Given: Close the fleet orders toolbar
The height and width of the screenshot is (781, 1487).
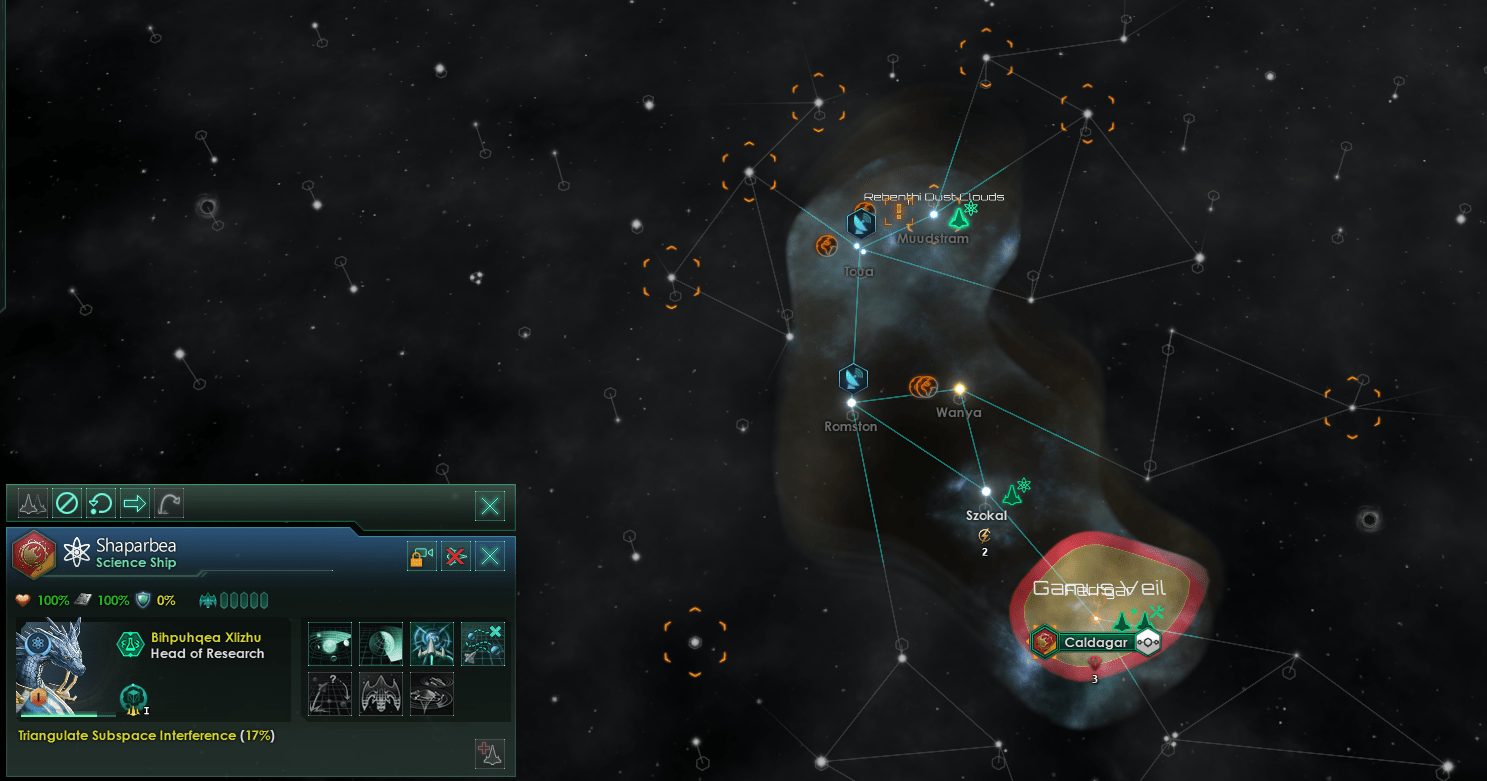Looking at the screenshot, I should [489, 506].
